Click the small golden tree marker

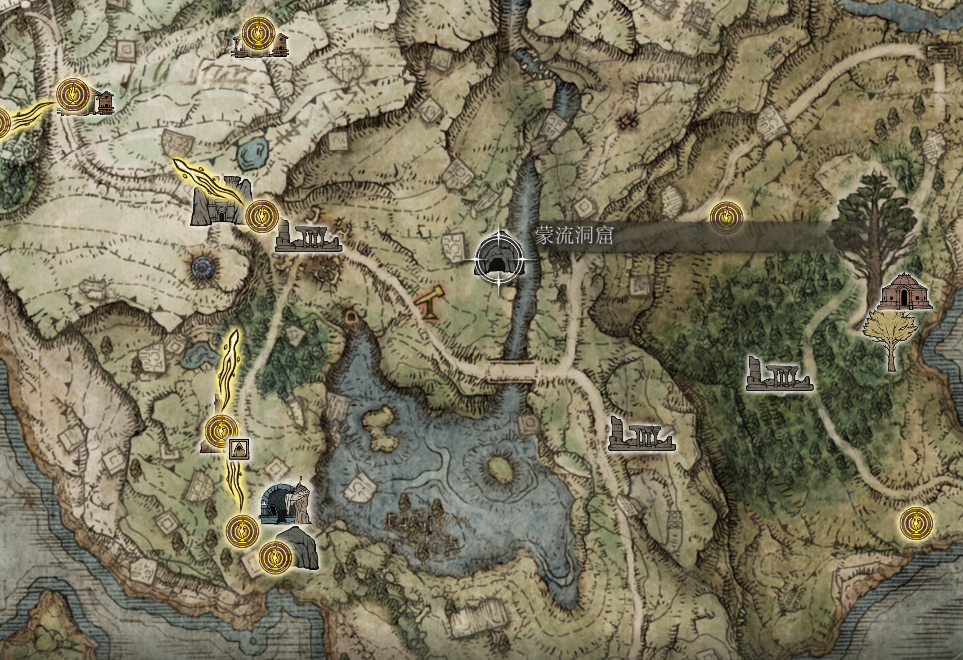888,337
